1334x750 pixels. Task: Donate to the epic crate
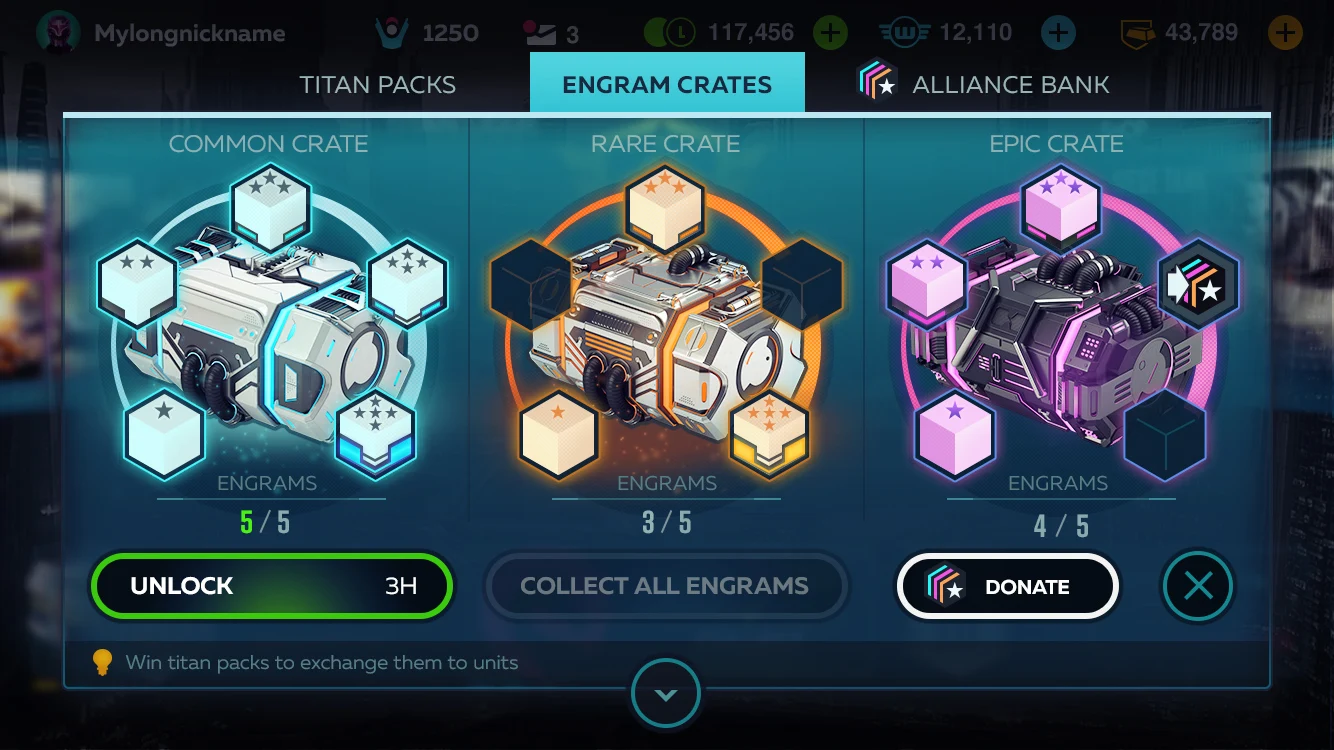point(1006,587)
